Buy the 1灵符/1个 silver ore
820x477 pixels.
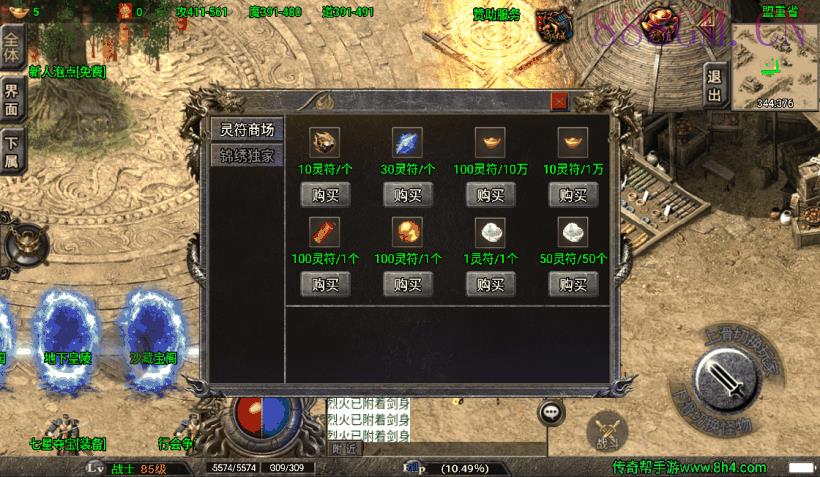(x=489, y=284)
